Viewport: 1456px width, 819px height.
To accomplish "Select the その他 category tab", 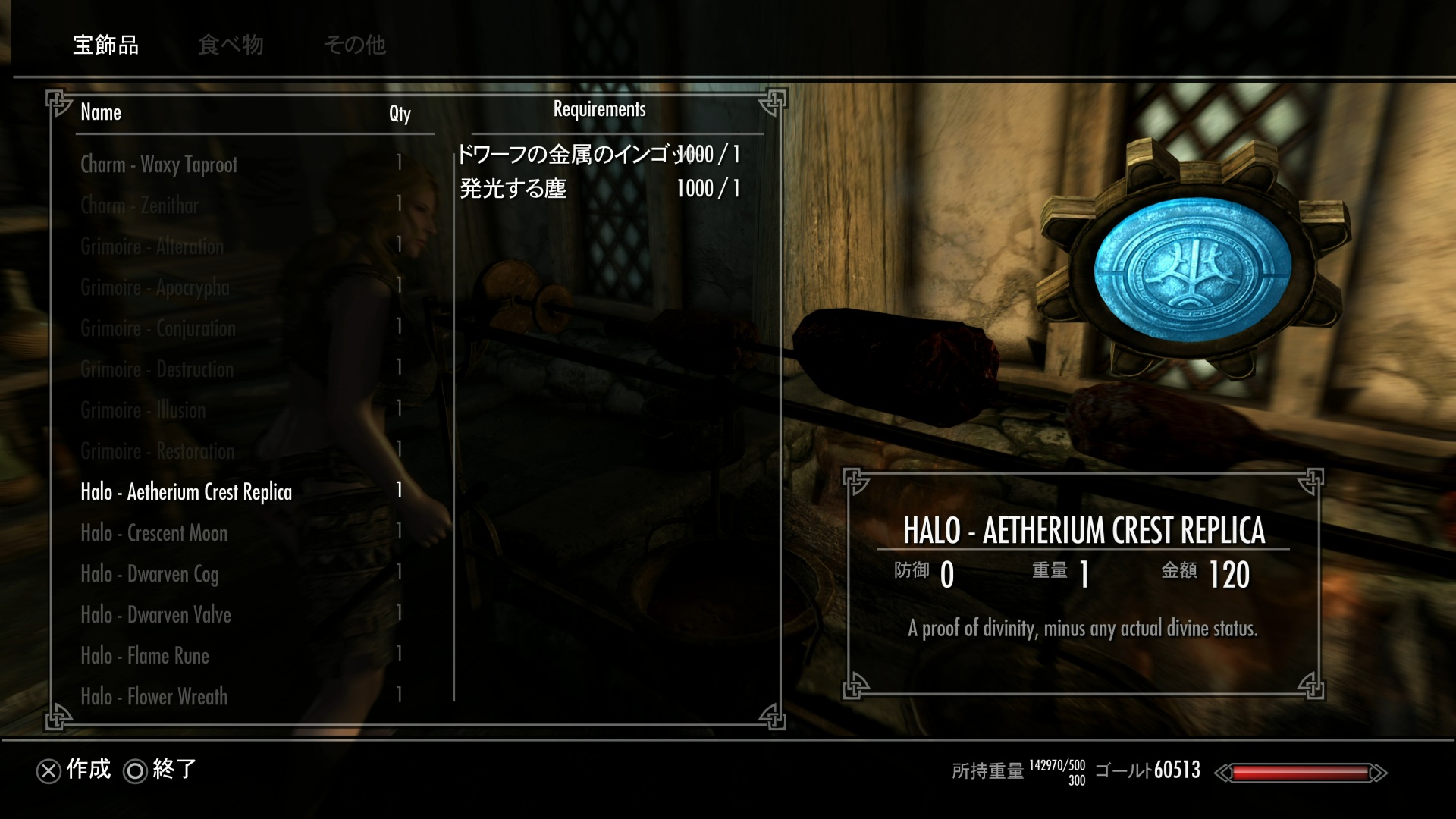I will 355,45.
